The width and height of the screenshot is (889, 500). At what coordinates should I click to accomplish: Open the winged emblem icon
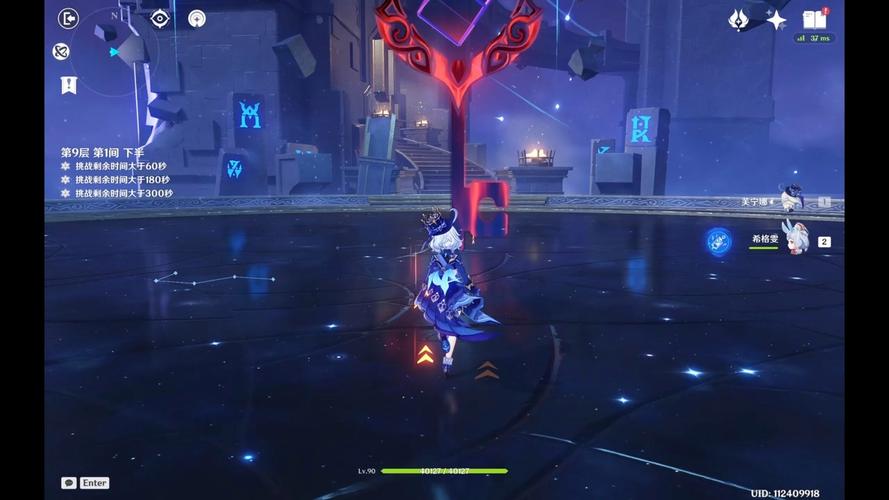[739, 19]
